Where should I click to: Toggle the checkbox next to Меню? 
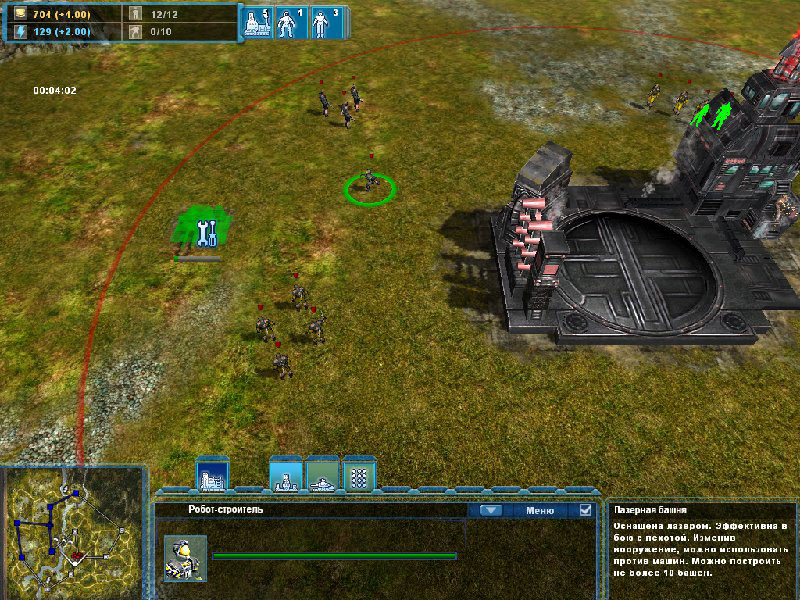585,510
